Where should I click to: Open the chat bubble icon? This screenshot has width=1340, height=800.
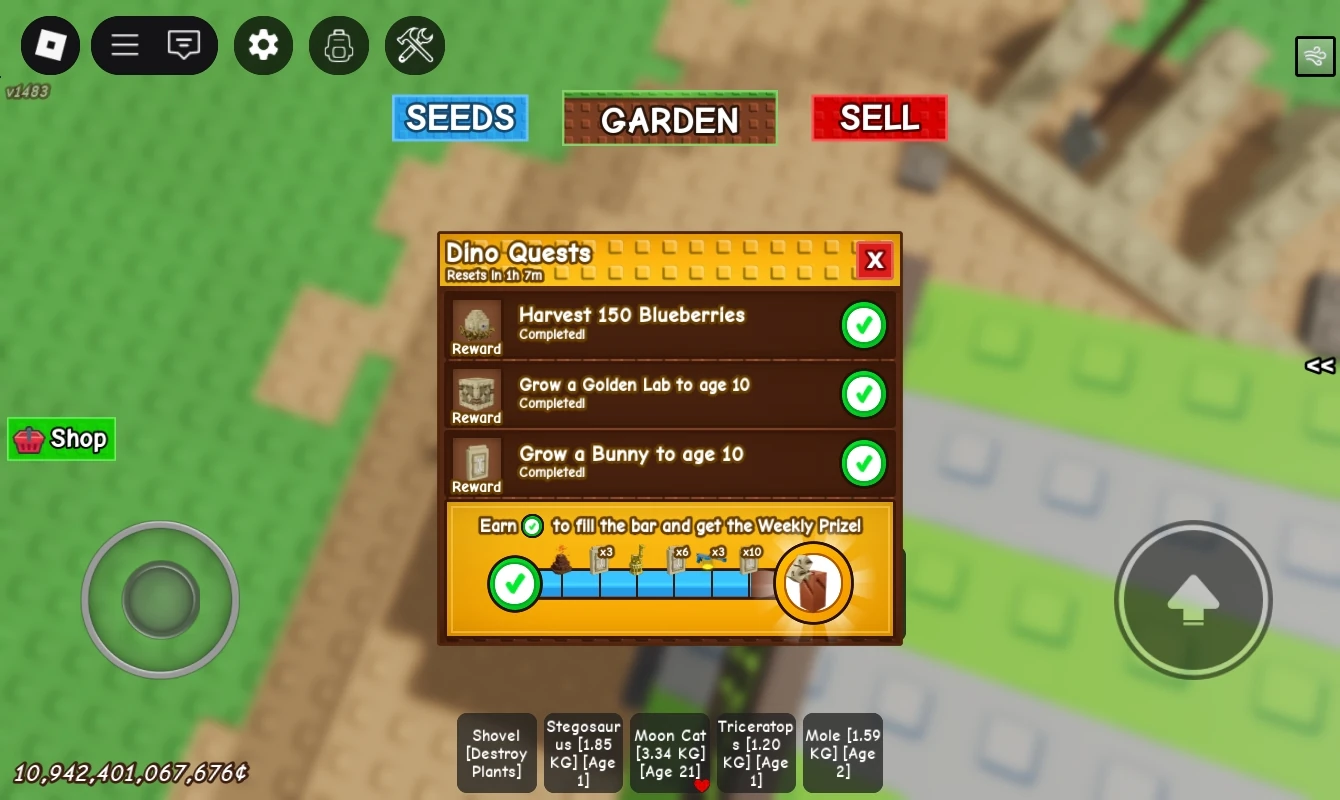pos(183,45)
